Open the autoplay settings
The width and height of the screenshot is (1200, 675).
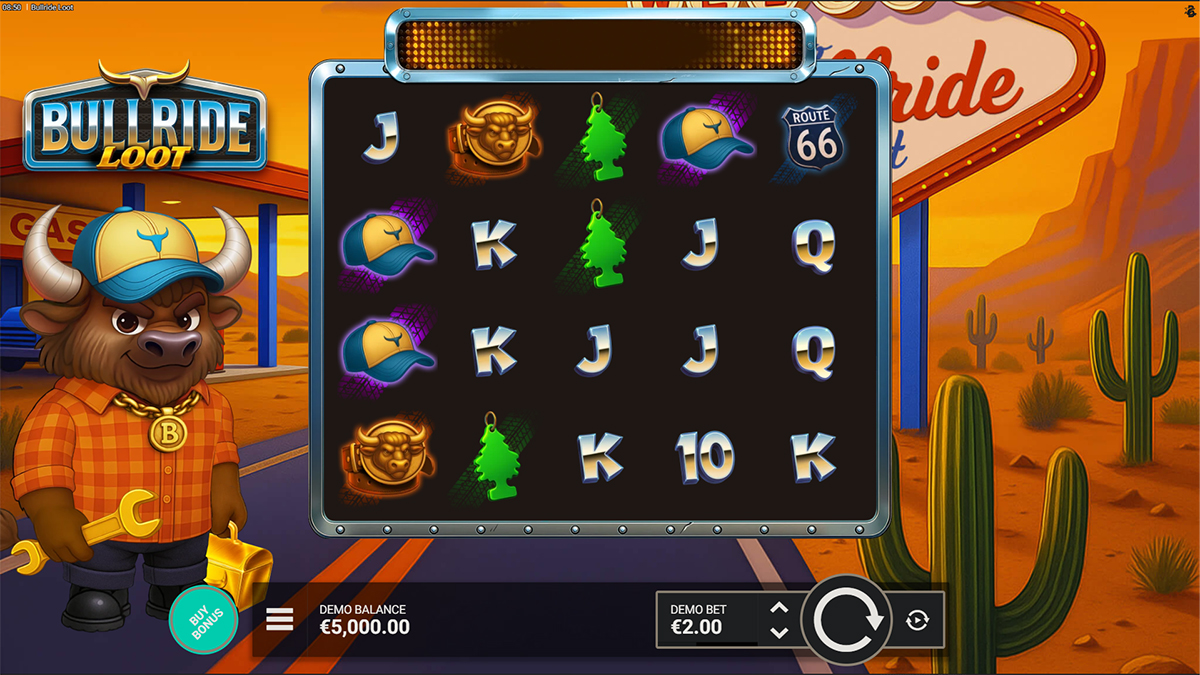pyautogui.click(x=917, y=621)
